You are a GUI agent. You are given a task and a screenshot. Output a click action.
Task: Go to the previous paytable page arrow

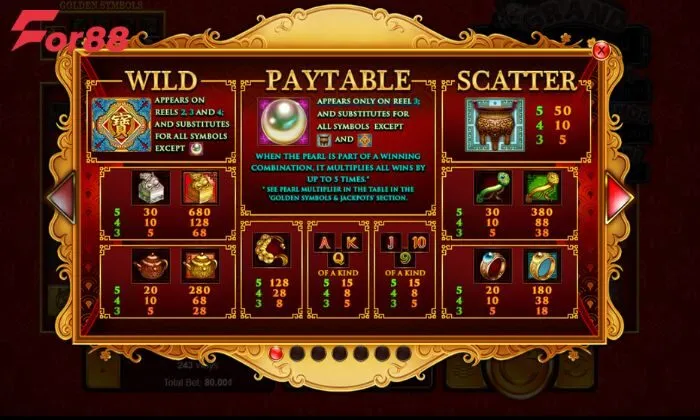coord(61,195)
